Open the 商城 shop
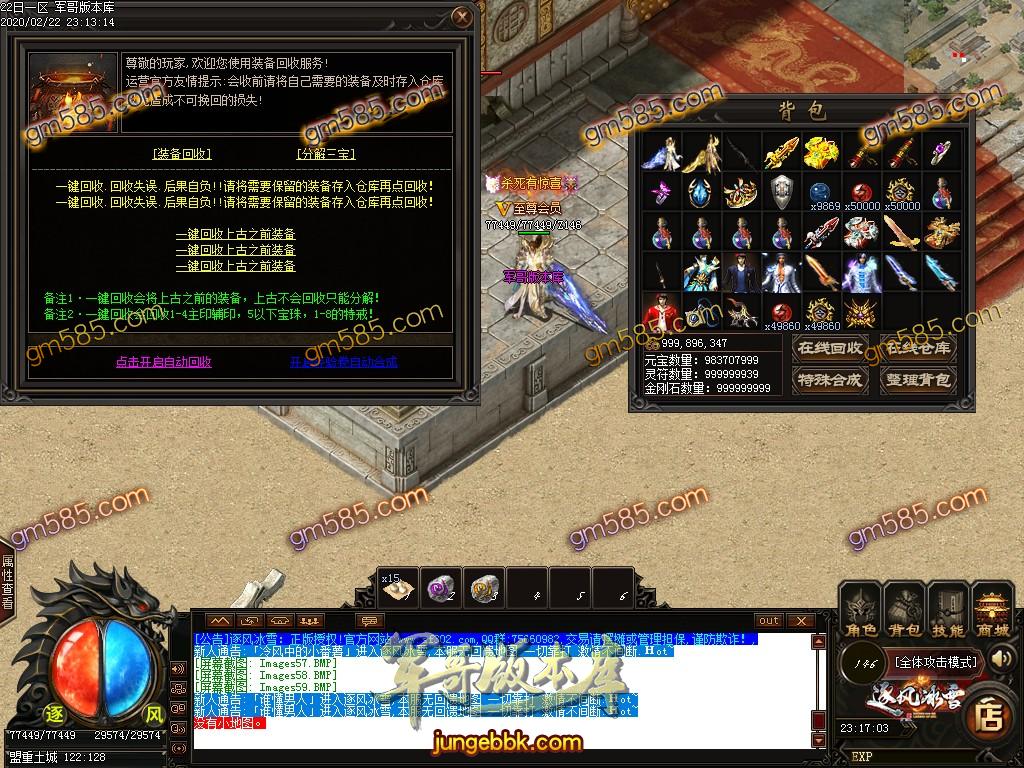Image resolution: width=1024 pixels, height=768 pixels. point(993,612)
